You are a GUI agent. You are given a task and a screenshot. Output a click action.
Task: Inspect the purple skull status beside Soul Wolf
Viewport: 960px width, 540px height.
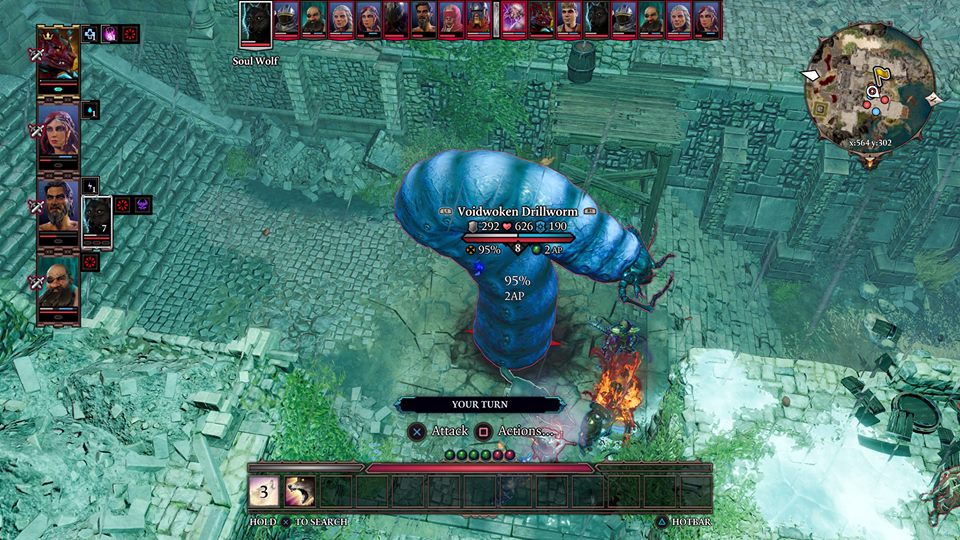(143, 205)
